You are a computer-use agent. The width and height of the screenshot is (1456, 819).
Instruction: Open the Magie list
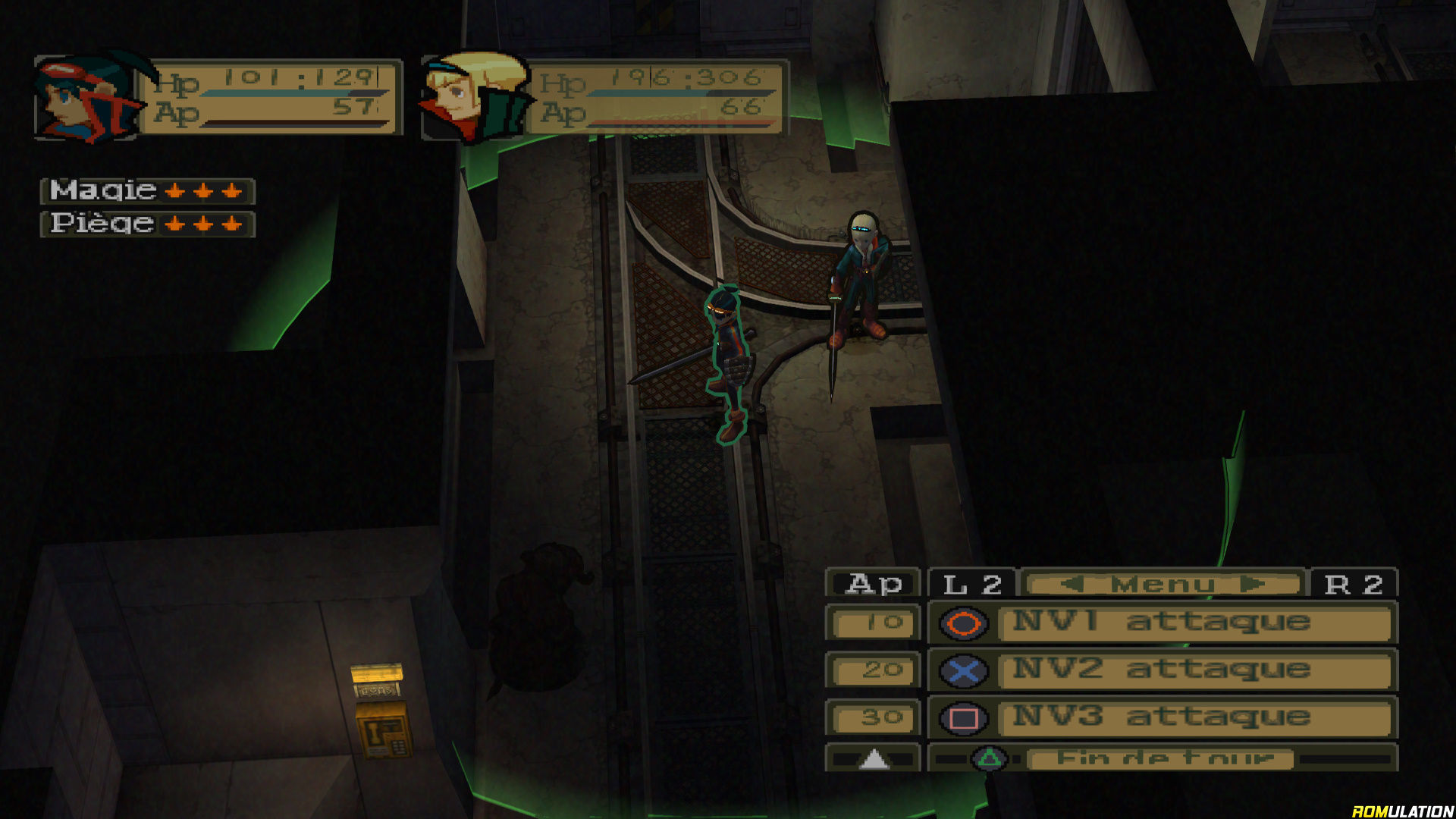pyautogui.click(x=147, y=190)
